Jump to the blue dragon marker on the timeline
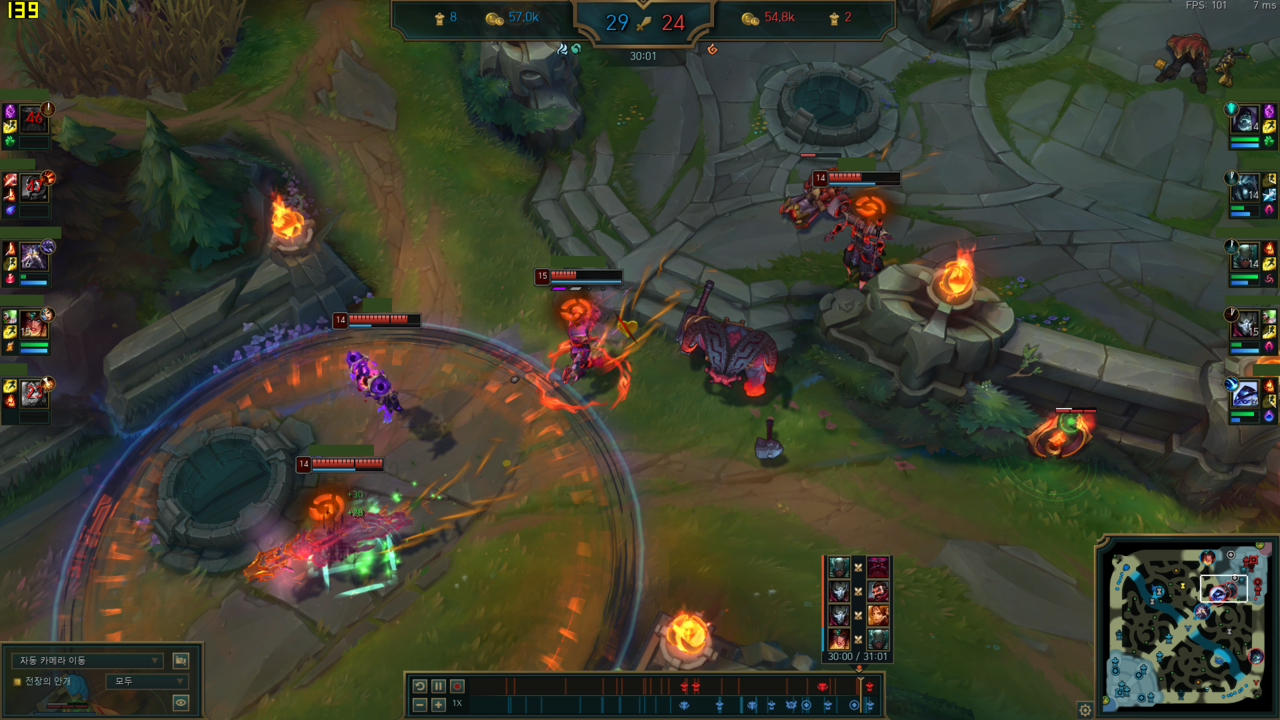 (684, 705)
